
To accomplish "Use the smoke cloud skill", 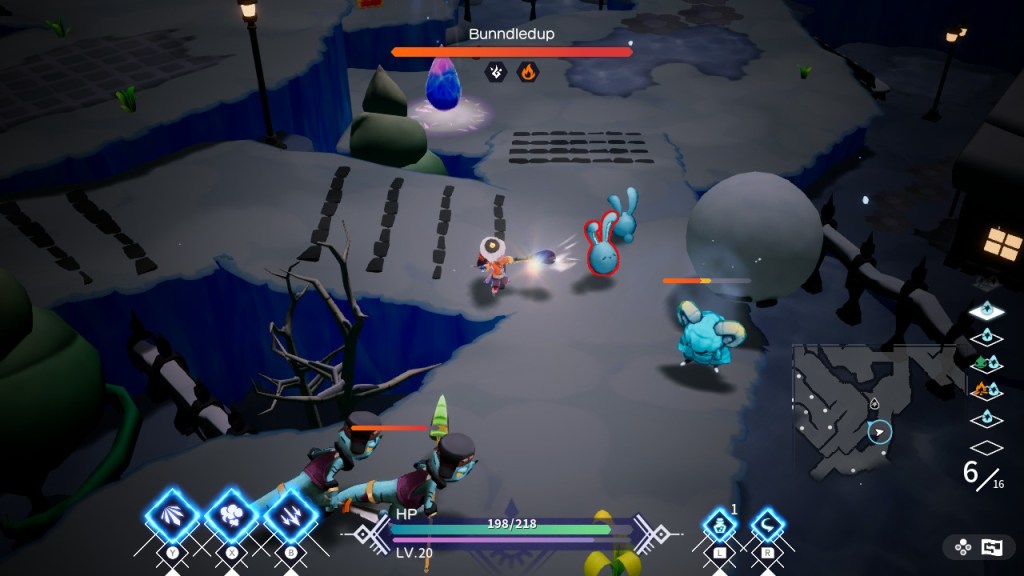I will (x=232, y=516).
